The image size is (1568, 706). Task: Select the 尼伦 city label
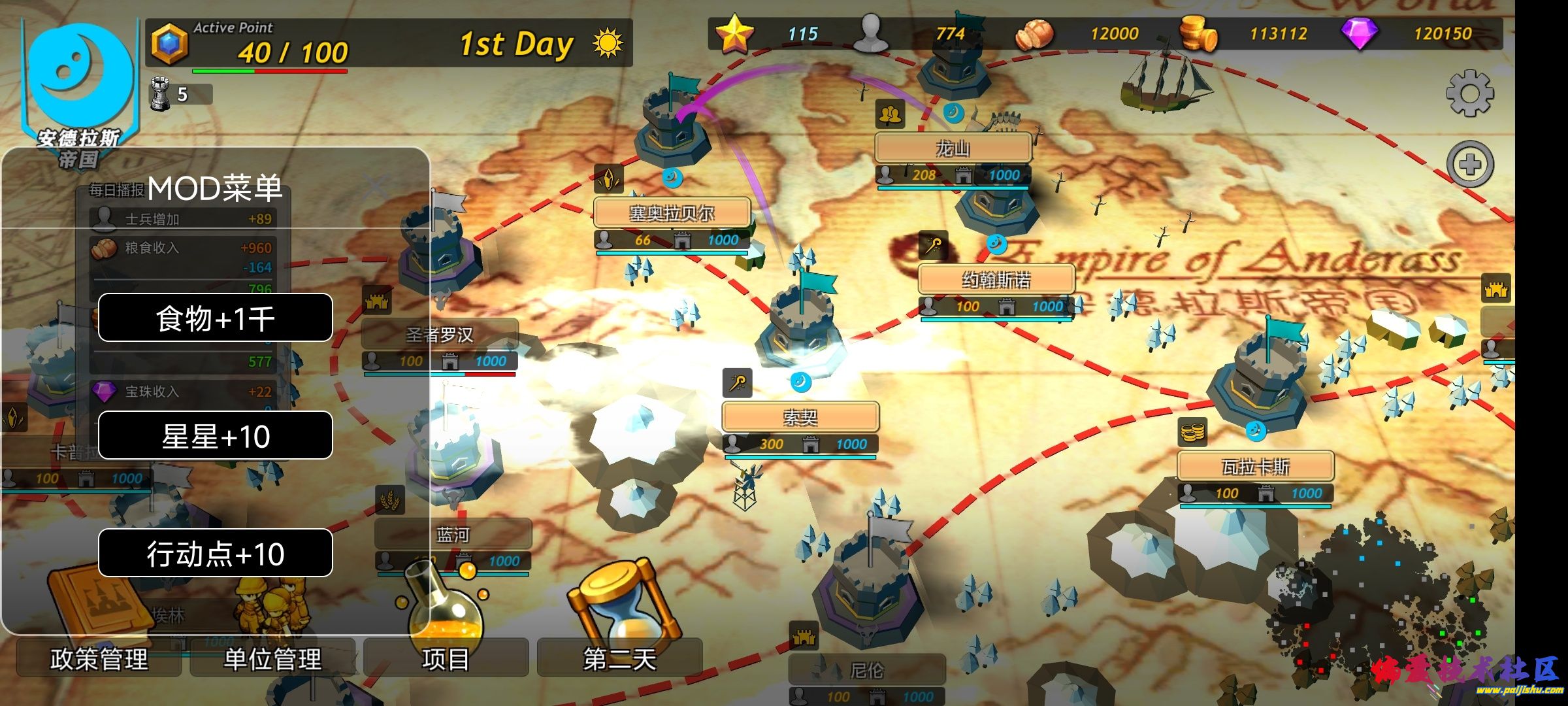pos(867,670)
